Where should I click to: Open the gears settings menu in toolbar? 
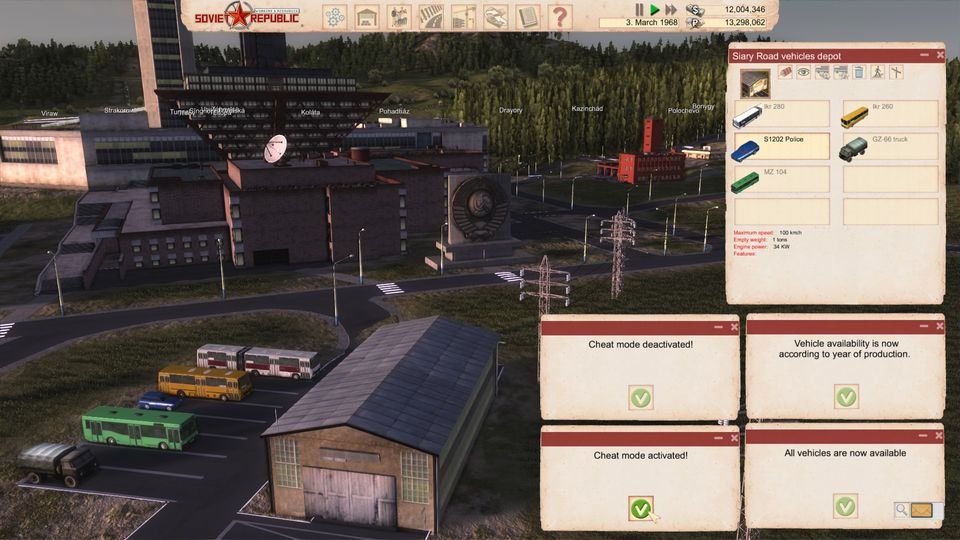click(335, 16)
